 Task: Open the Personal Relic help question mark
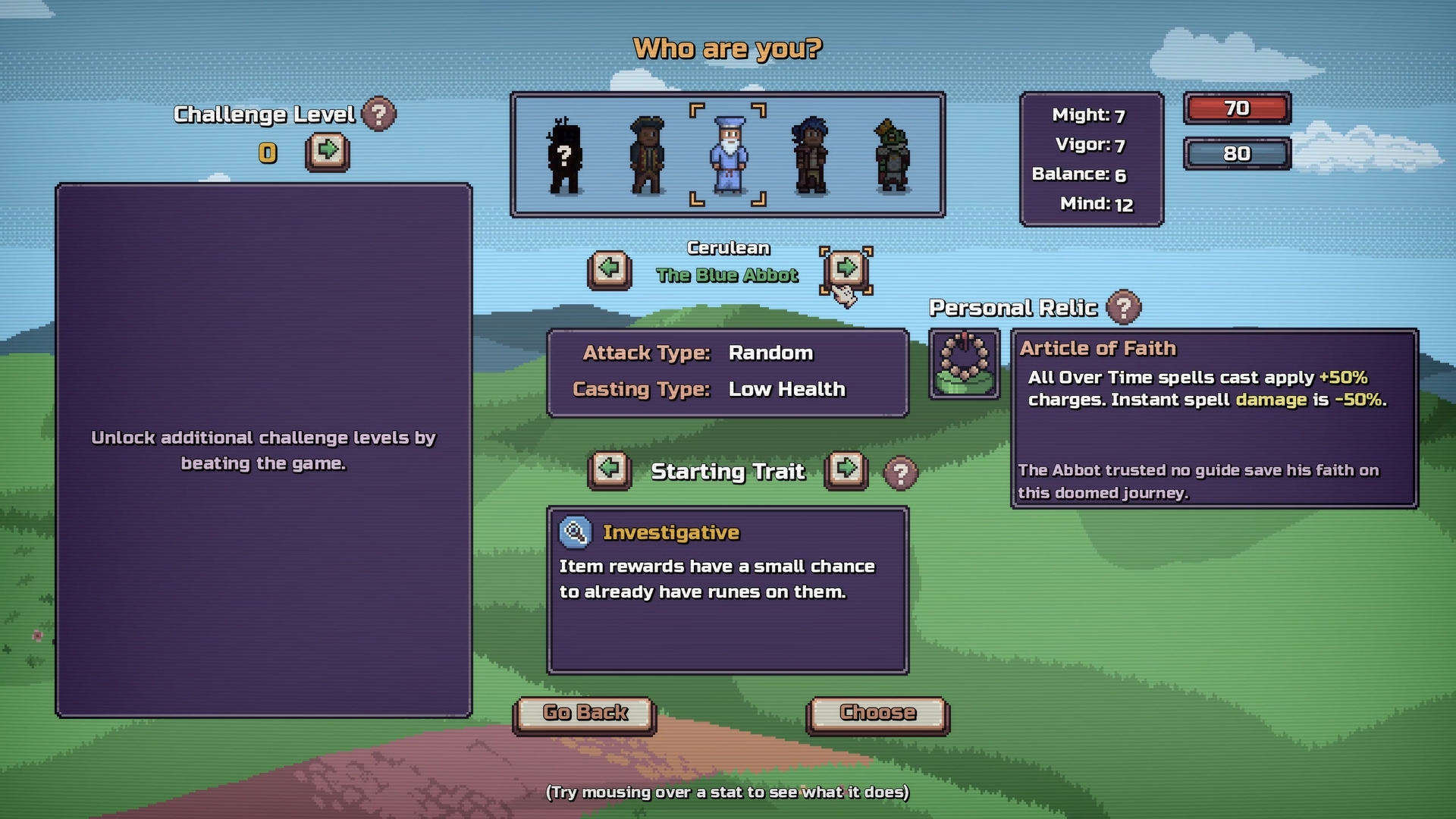tap(1123, 308)
